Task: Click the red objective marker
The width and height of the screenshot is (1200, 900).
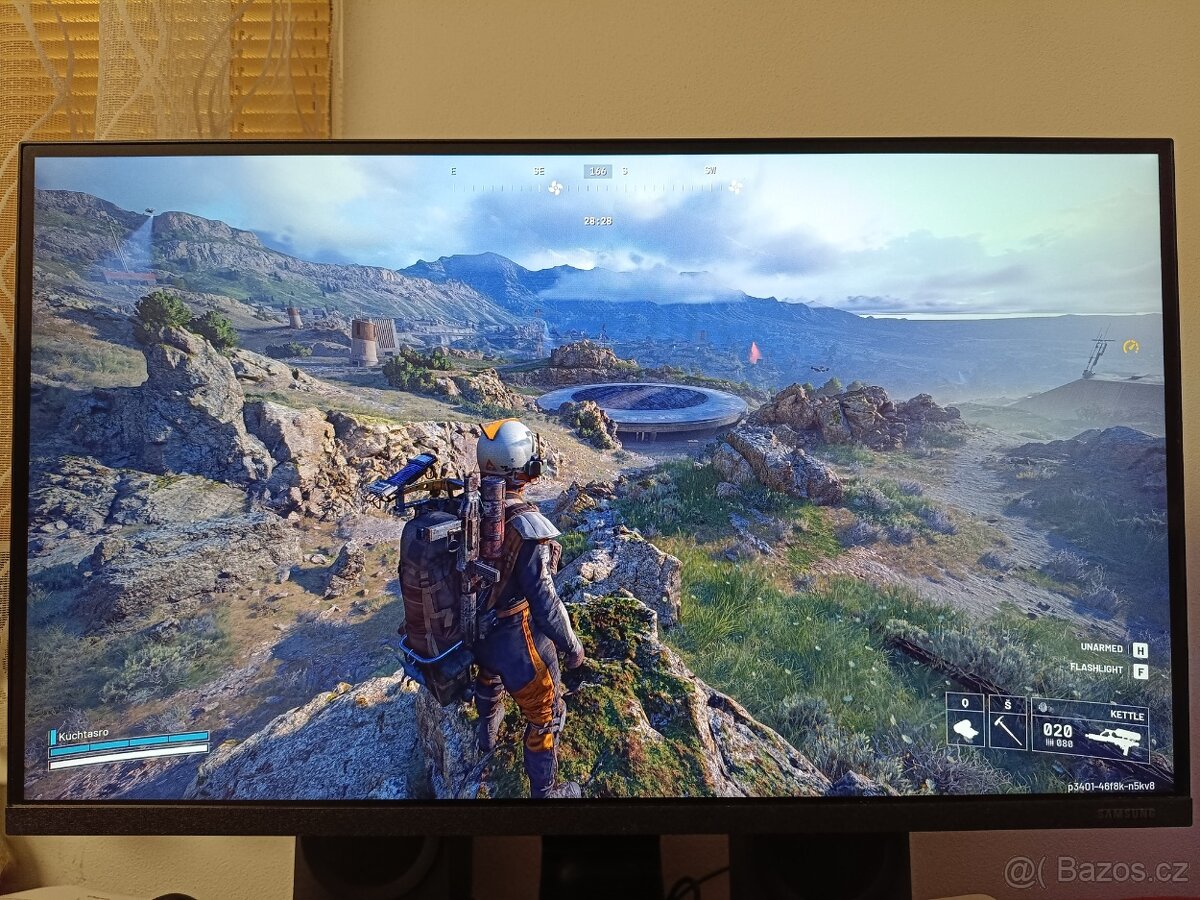Action: click(x=754, y=352)
